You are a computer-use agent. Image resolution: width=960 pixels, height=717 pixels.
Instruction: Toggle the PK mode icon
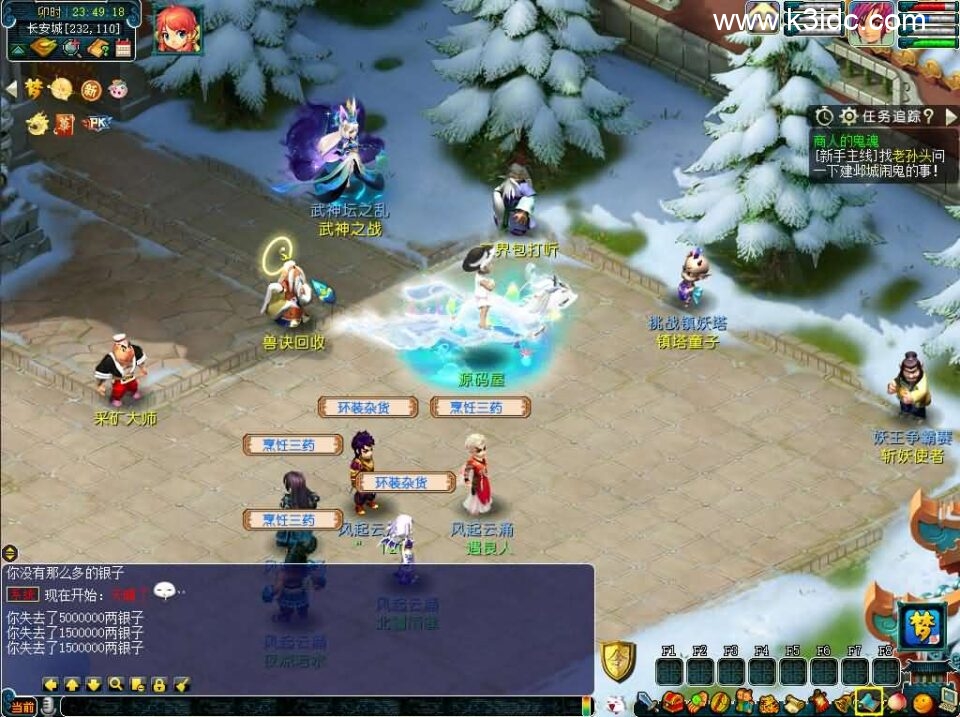[96, 123]
